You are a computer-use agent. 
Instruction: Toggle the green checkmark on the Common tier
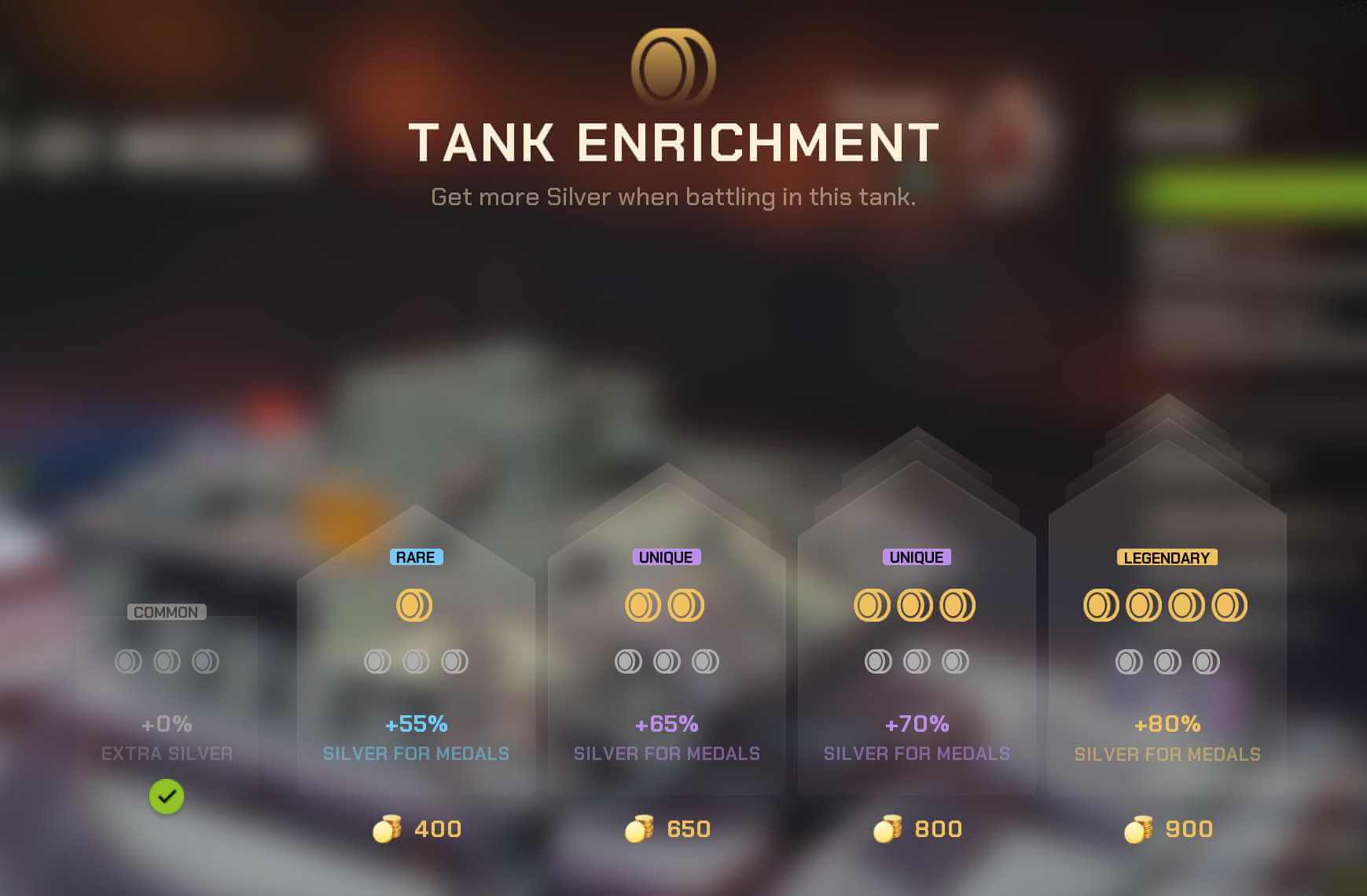167,795
